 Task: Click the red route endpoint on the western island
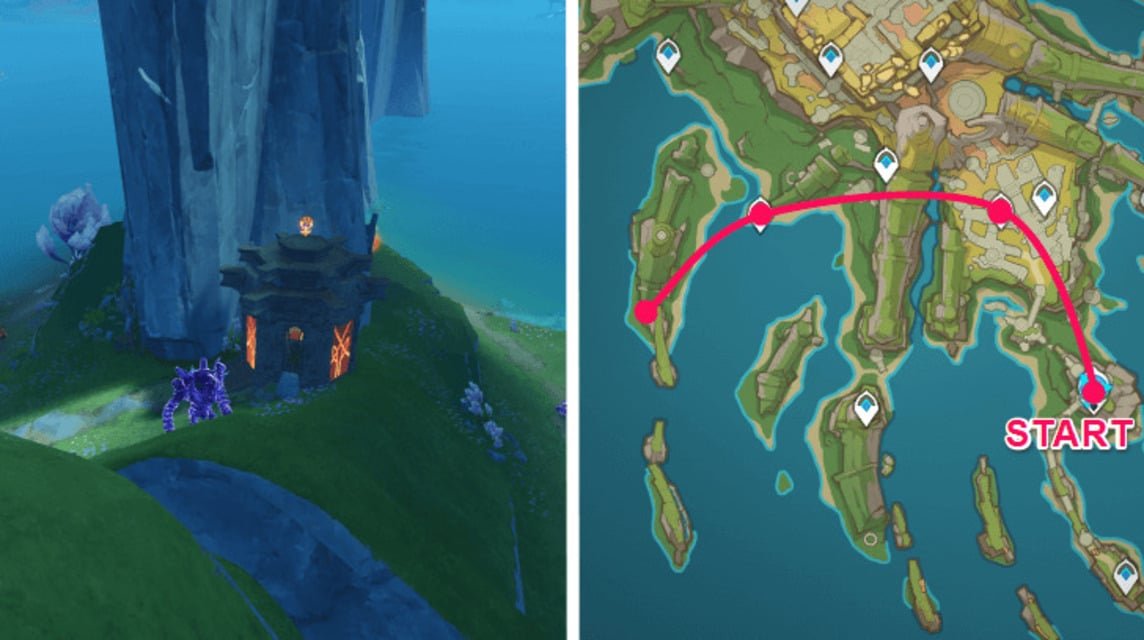646,312
